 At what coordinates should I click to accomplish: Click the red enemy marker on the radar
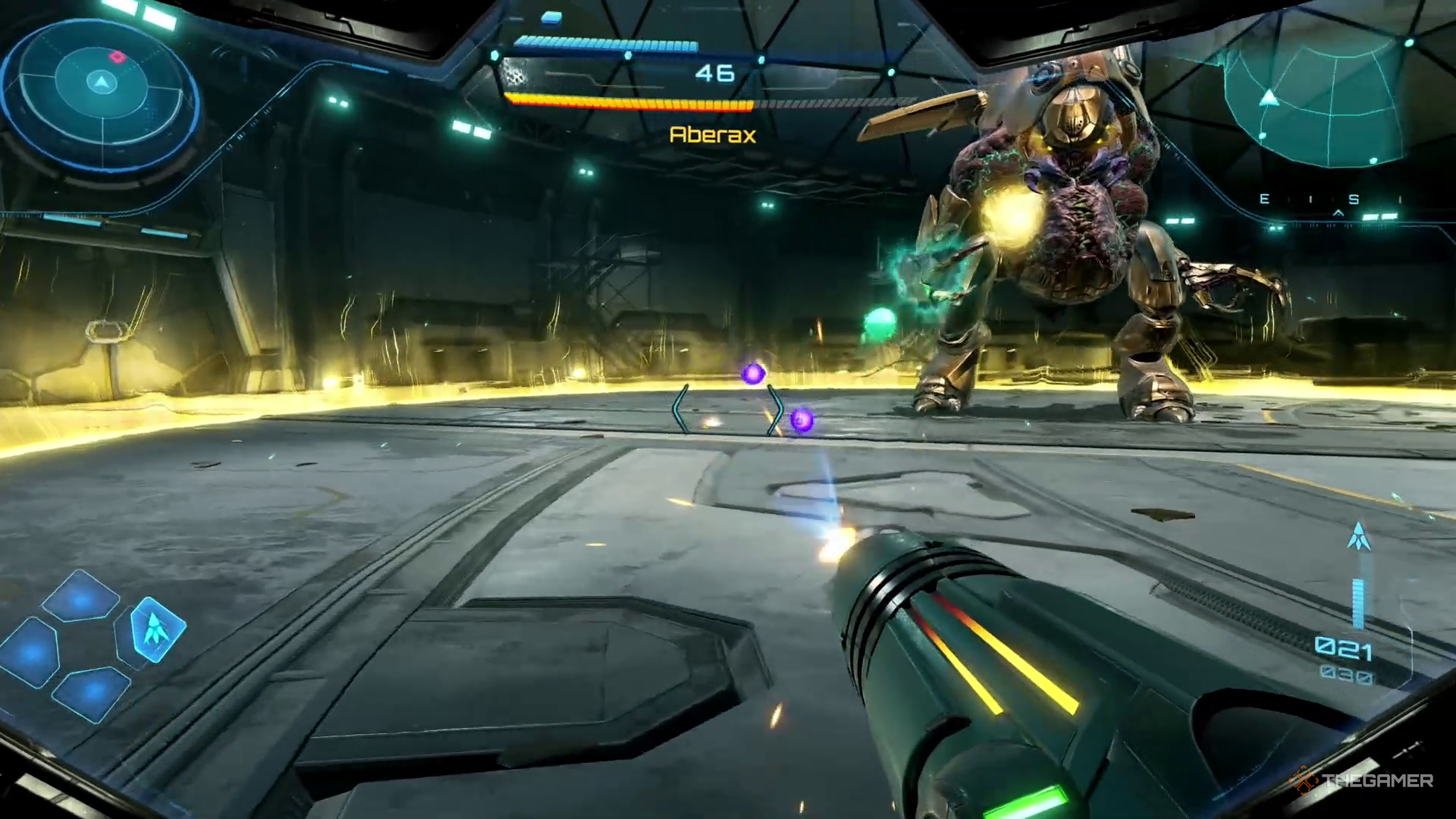pos(117,56)
